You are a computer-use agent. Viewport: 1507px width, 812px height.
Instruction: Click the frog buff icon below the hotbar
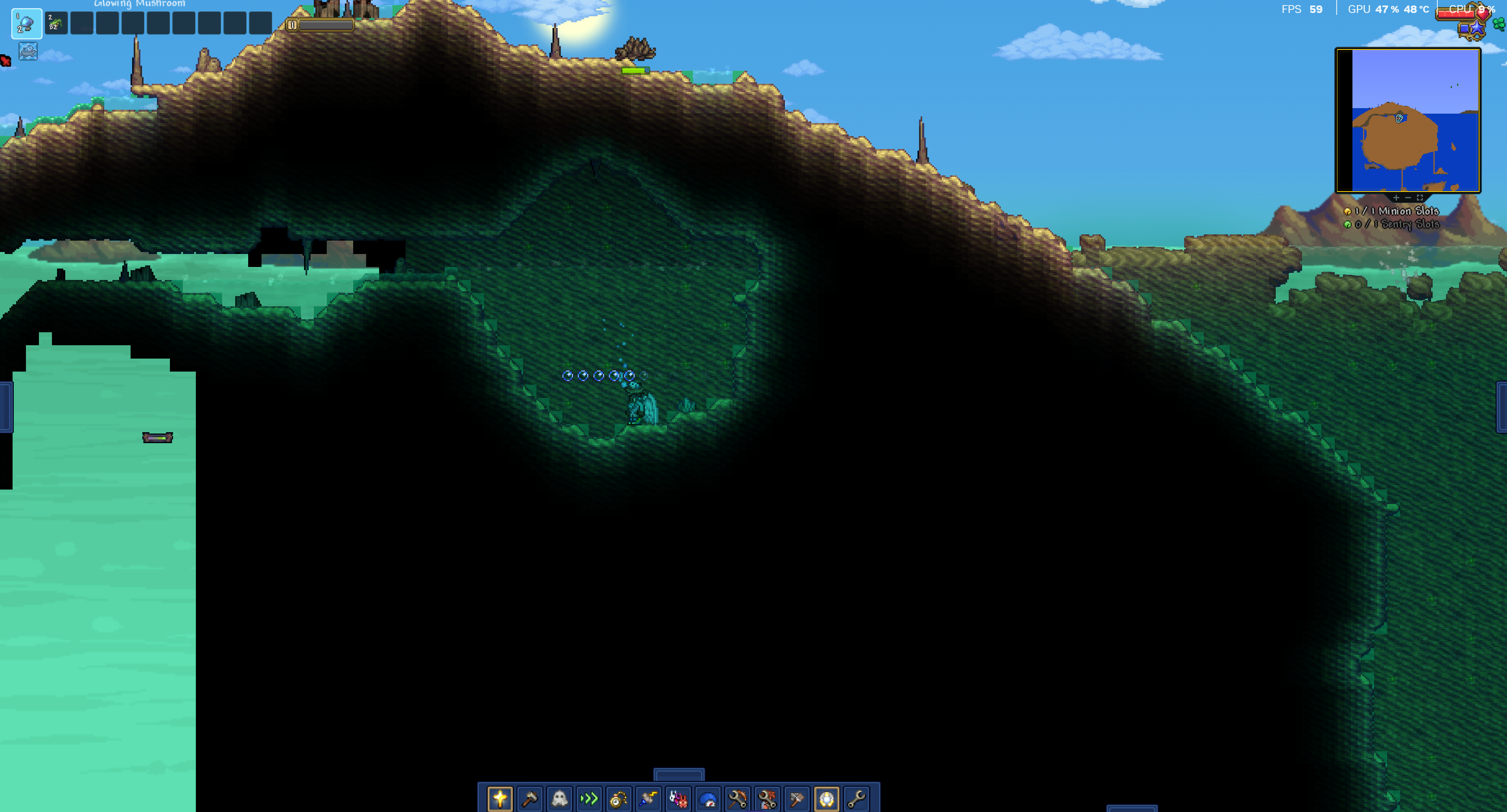(x=28, y=52)
